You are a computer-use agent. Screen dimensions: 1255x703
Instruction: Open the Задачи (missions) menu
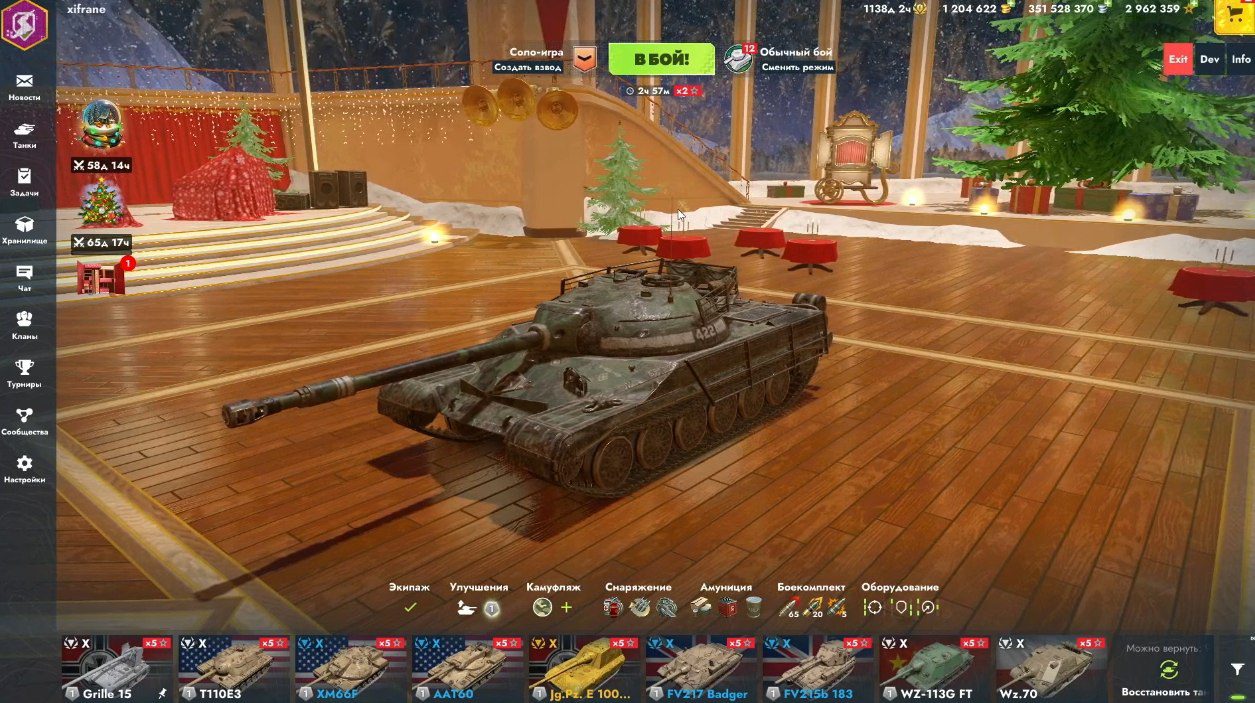click(x=24, y=182)
